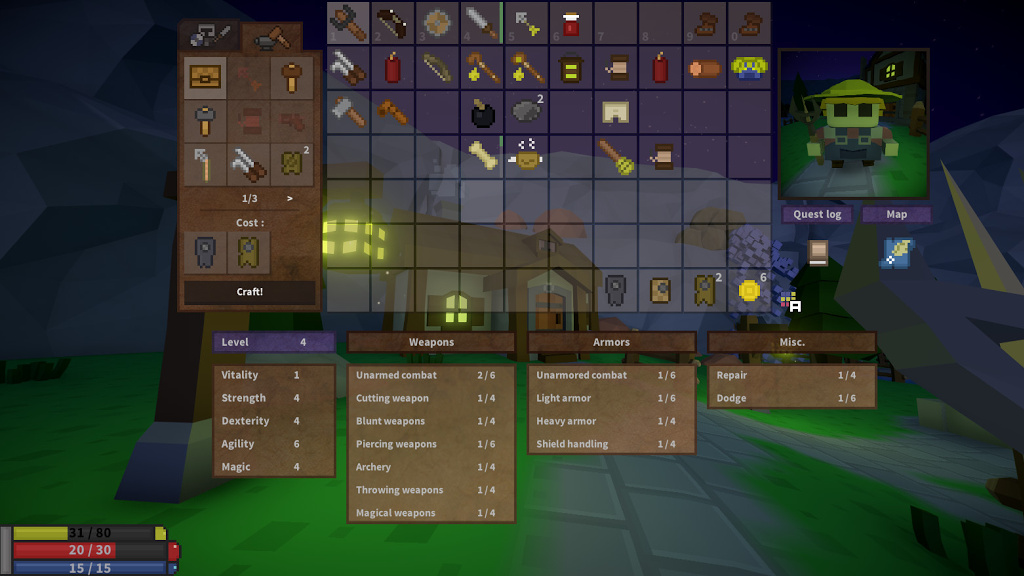This screenshot has height=576, width=1024.
Task: Click the blue scroll with feather icon
Action: click(x=896, y=252)
